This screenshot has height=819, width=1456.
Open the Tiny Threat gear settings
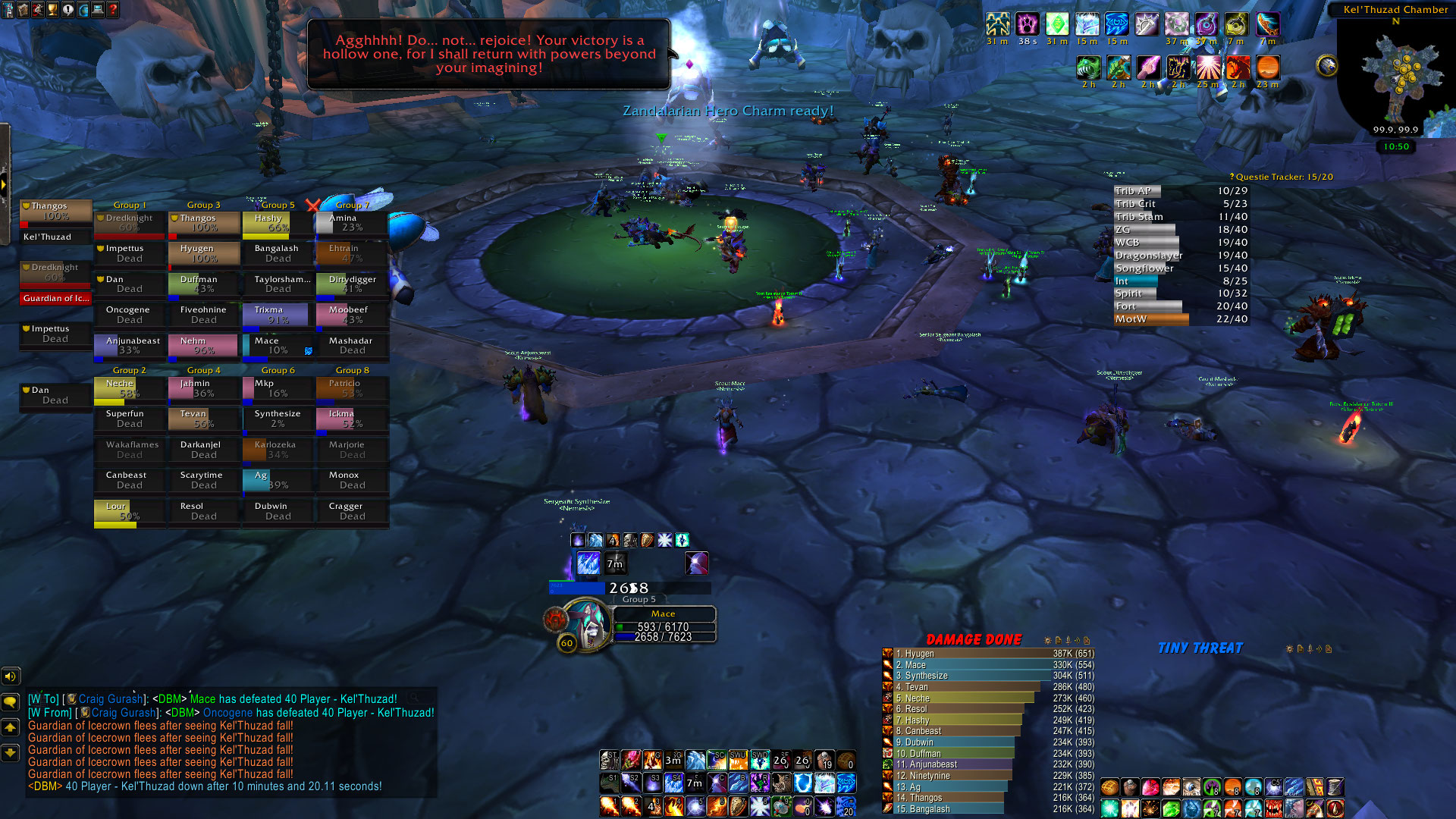point(1289,649)
